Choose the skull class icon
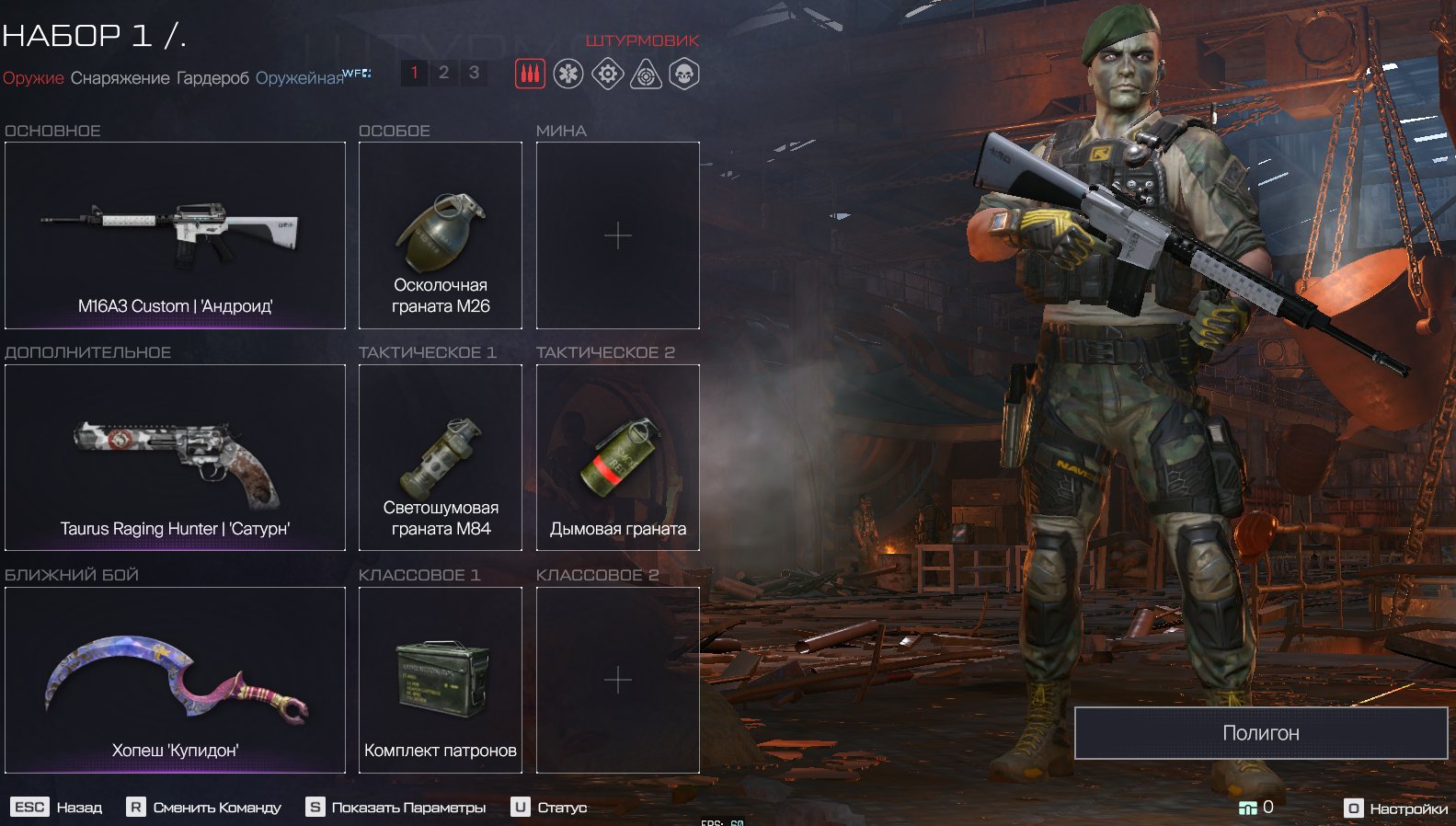The height and width of the screenshot is (826, 1456). [x=684, y=74]
